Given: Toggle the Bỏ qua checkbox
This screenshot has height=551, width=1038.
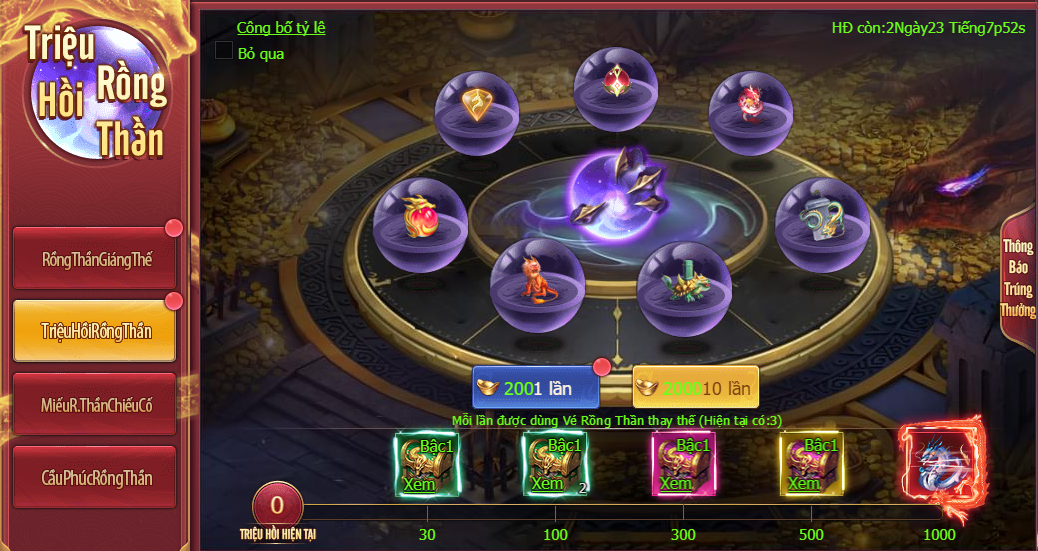Looking at the screenshot, I should point(224,51).
